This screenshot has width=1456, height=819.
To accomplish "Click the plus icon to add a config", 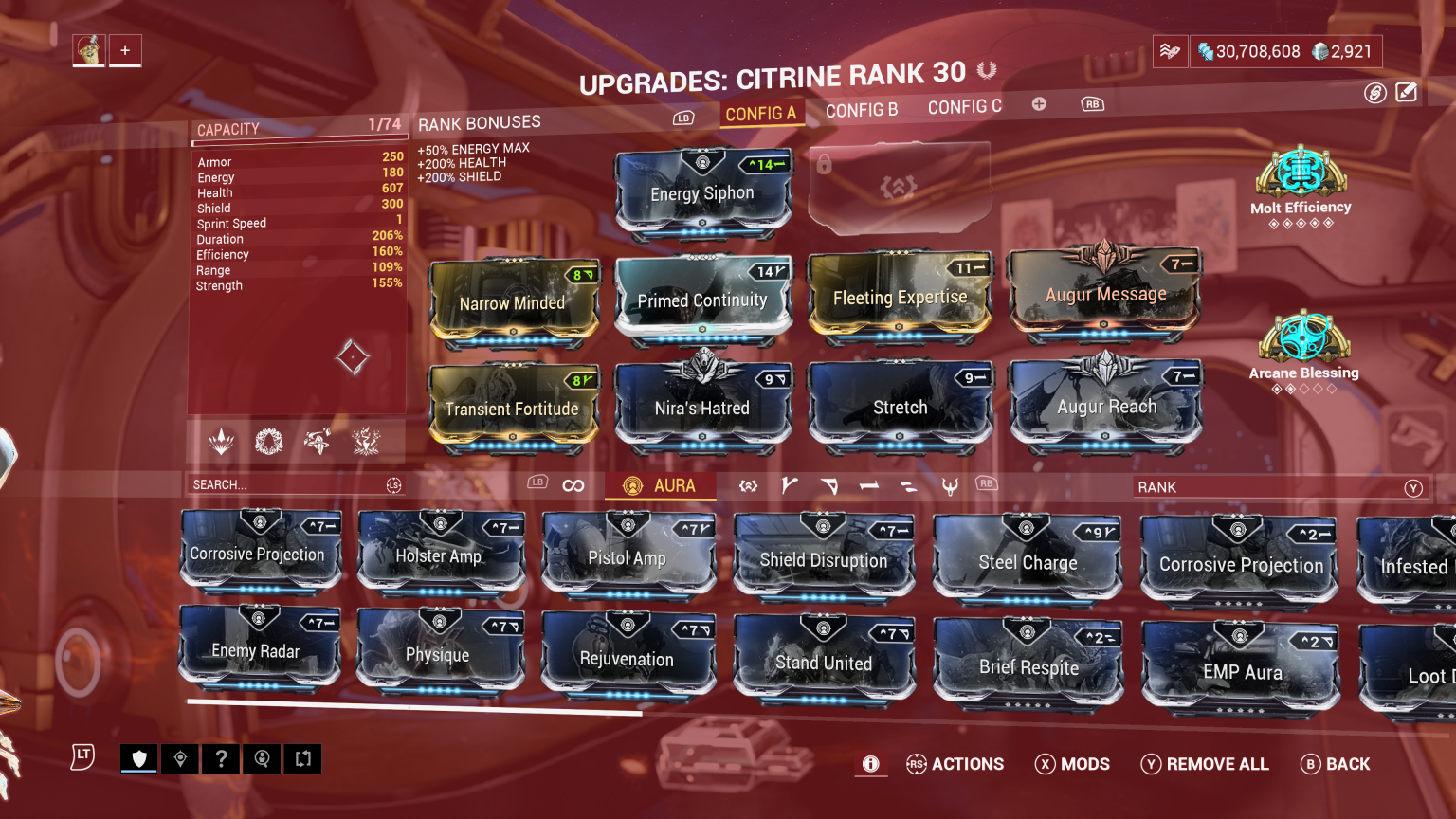I will (1039, 104).
